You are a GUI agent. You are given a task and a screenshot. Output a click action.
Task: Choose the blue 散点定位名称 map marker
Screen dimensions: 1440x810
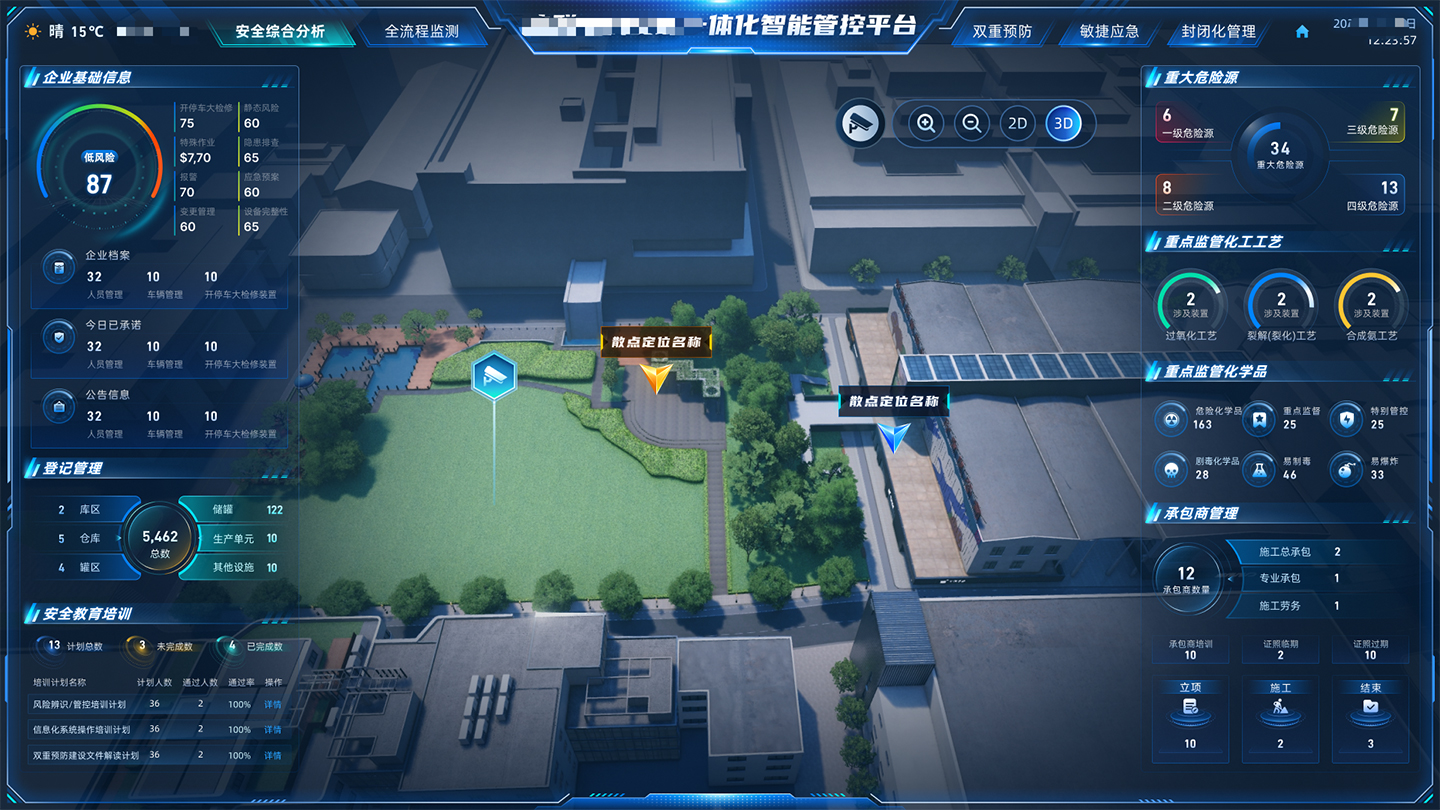pos(894,436)
